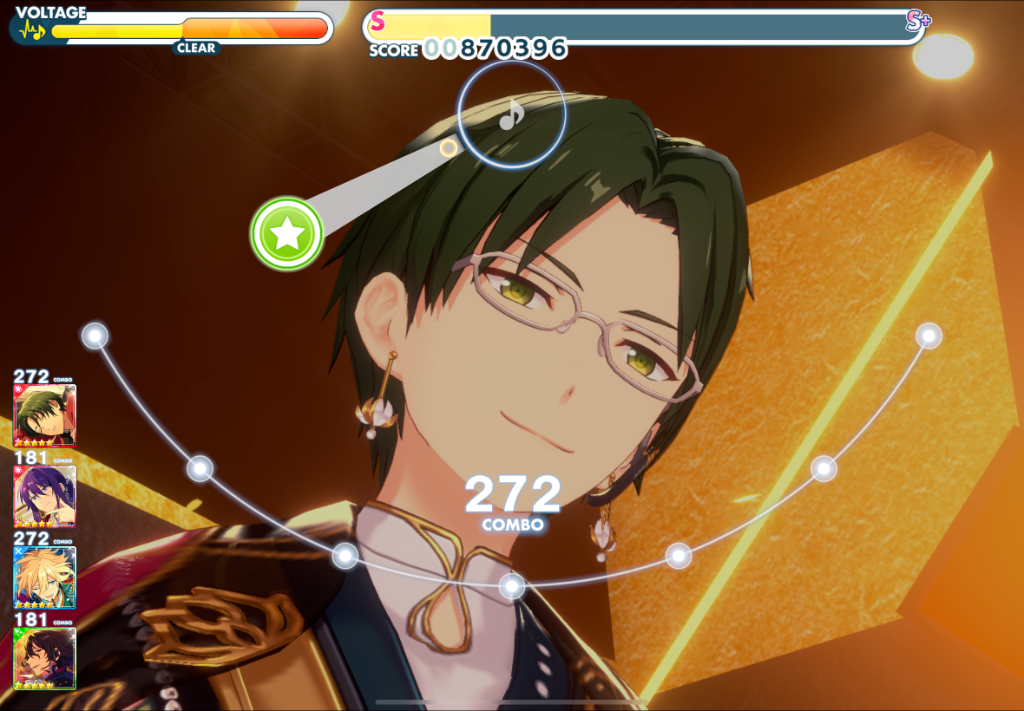
Task: Choose the dark-haired character card with green border
Action: point(45,657)
